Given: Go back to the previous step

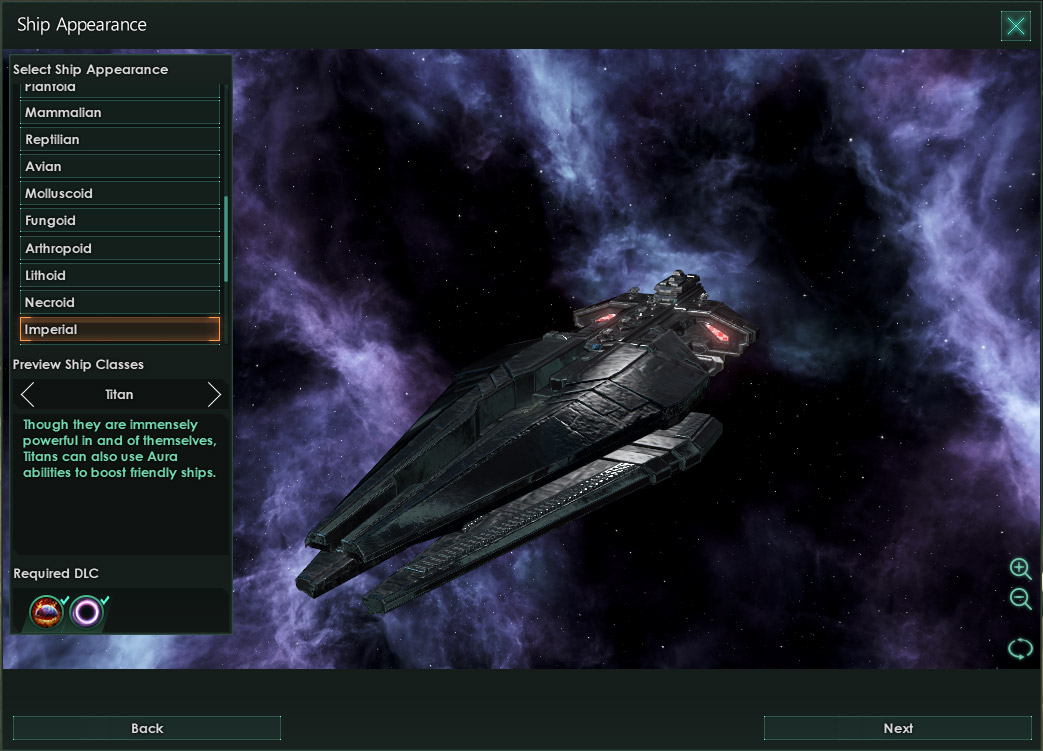Looking at the screenshot, I should [x=147, y=728].
